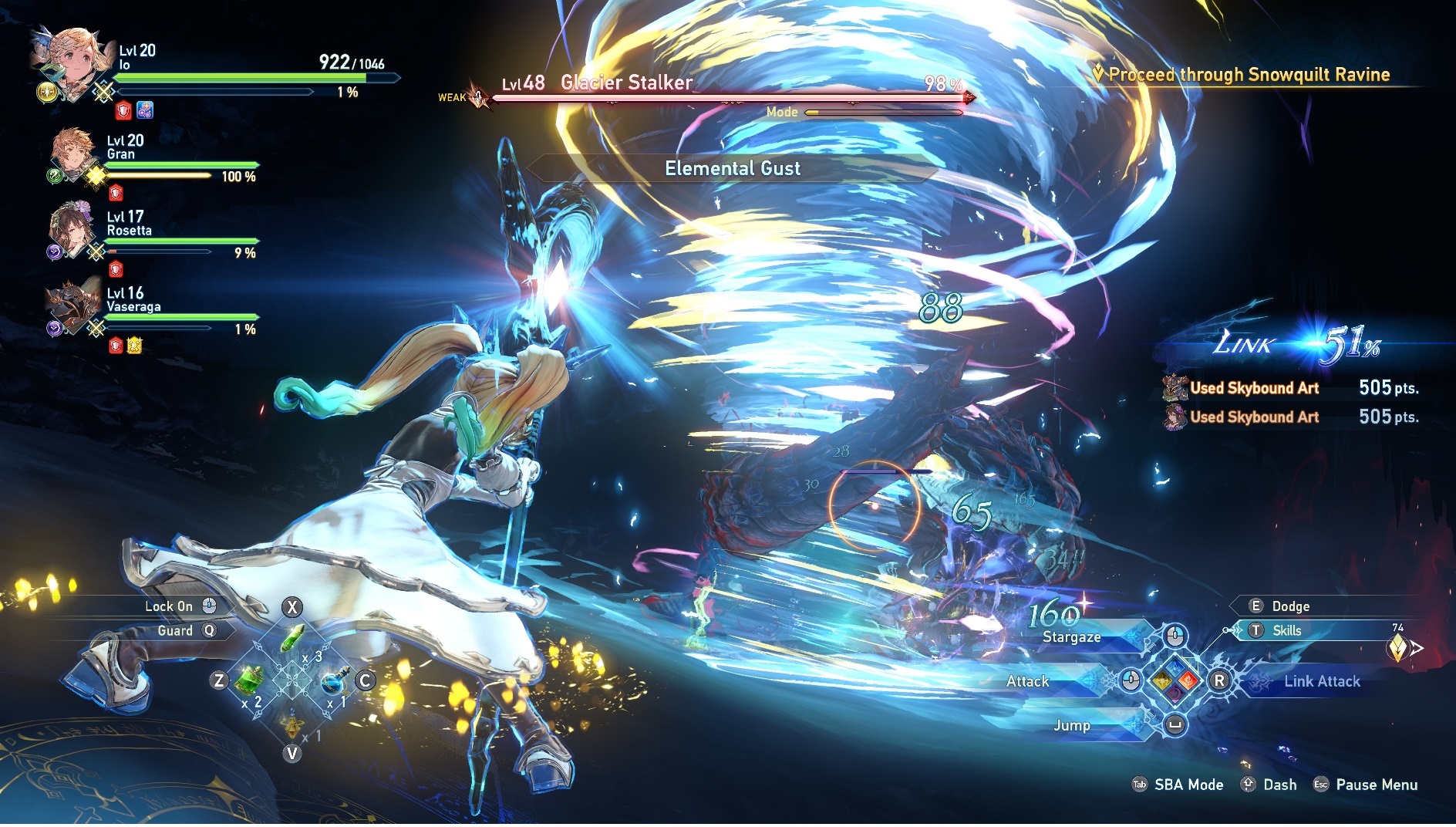
Task: Select the Dodge action label
Action: click(1290, 606)
